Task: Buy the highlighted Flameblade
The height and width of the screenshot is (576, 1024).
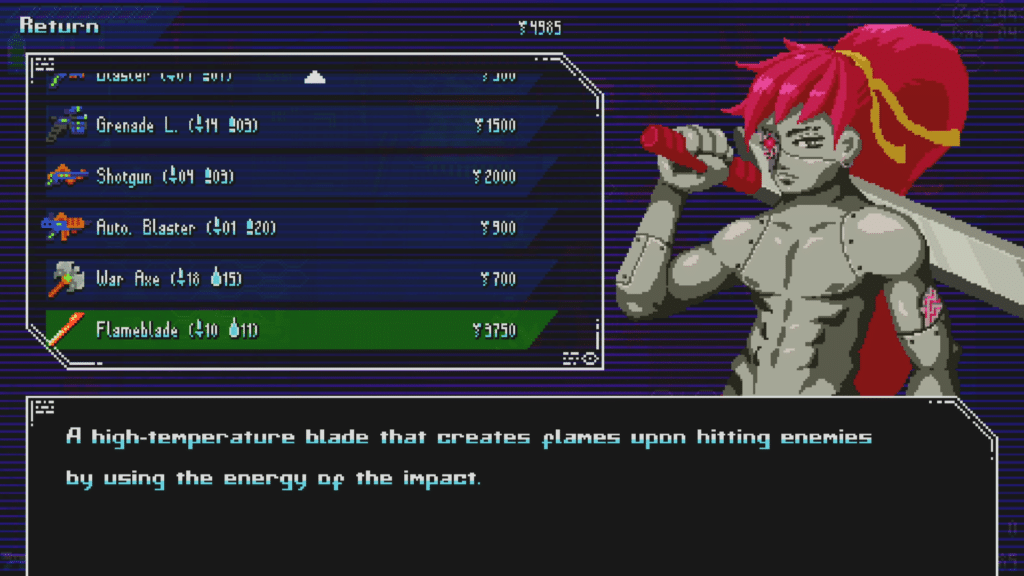Action: (x=290, y=330)
